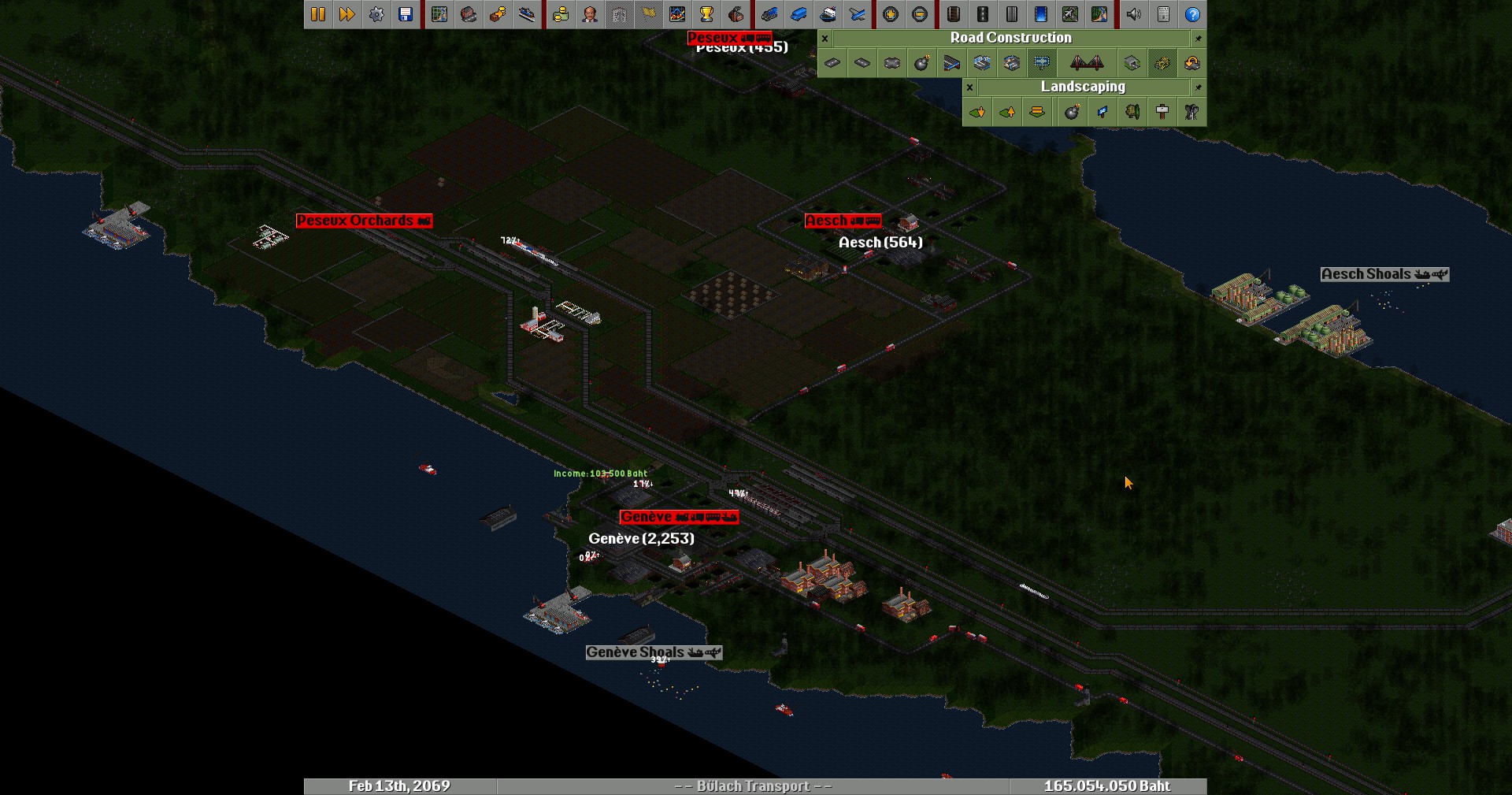Open the save game floppy disk menu

pyautogui.click(x=406, y=14)
